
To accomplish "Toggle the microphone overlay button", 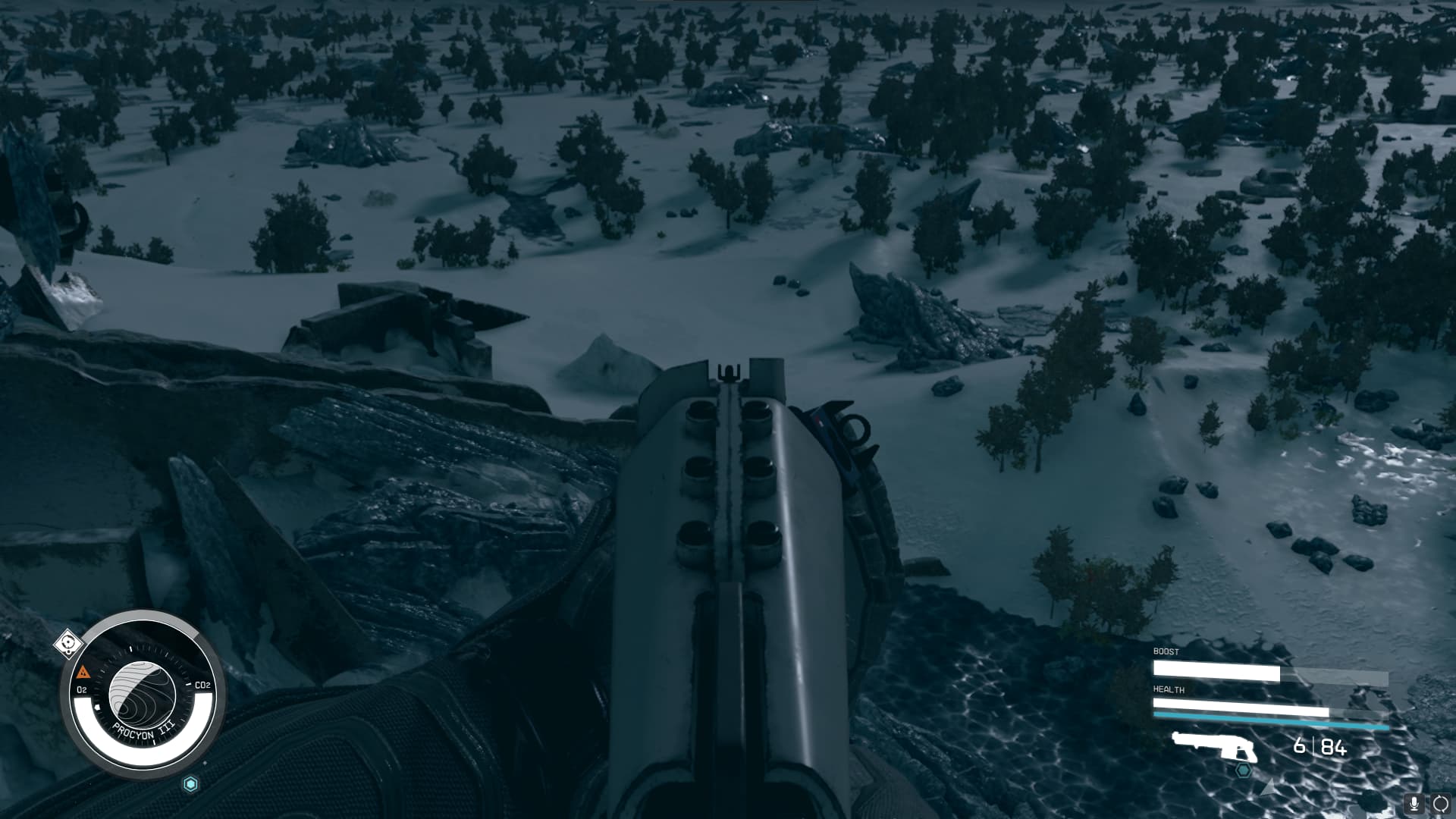I will (1414, 804).
